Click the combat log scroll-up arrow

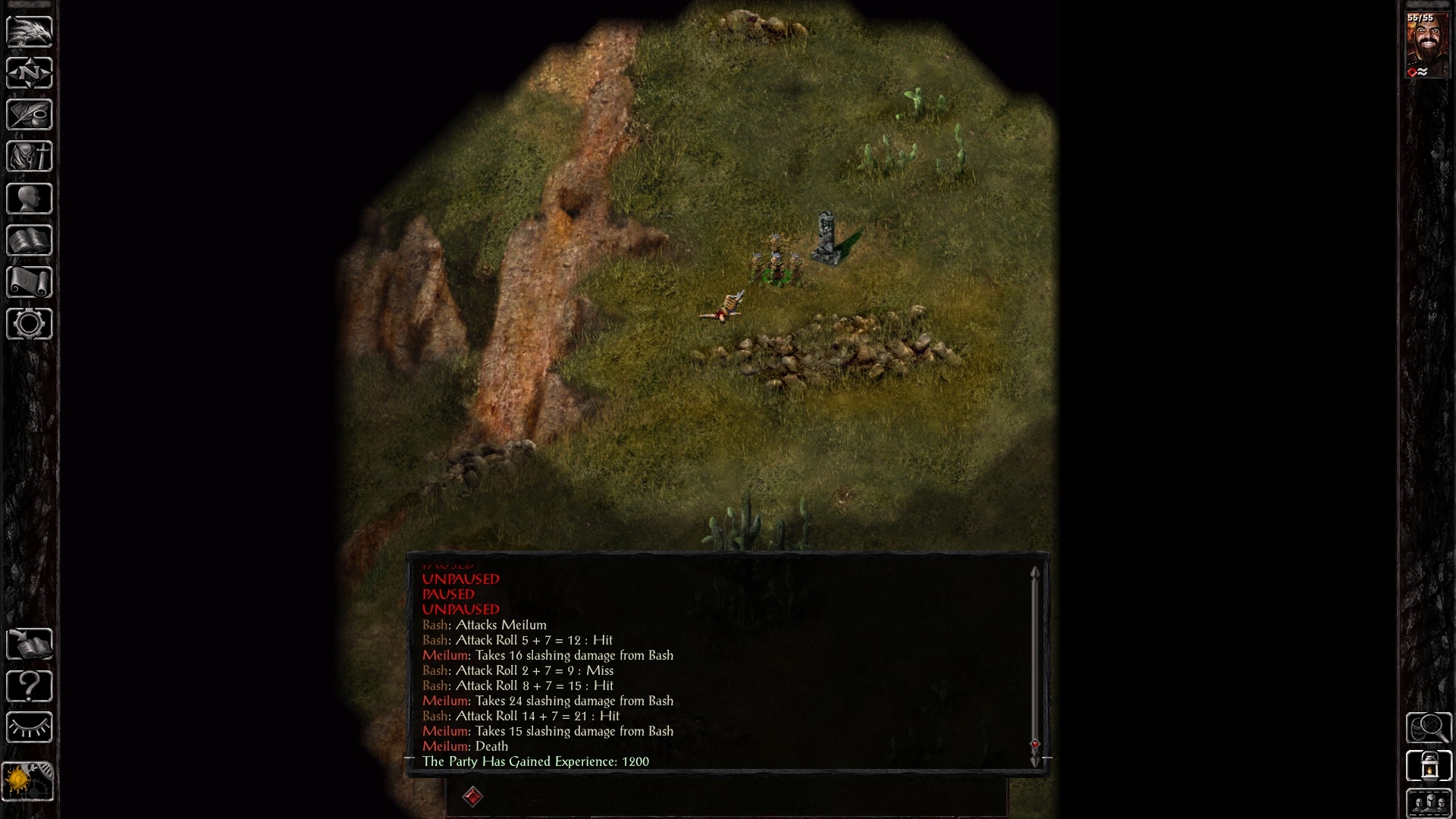(1035, 573)
